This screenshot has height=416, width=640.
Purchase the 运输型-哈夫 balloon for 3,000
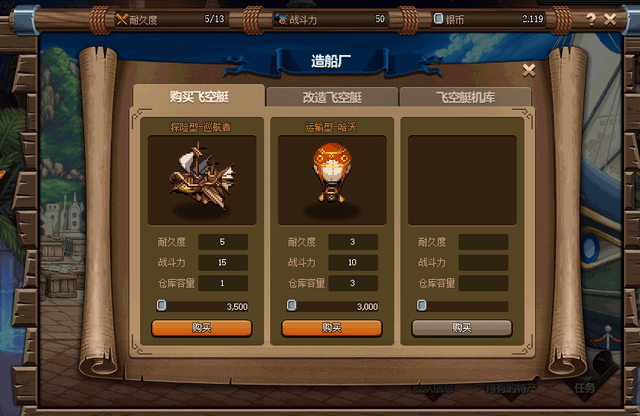click(331, 327)
